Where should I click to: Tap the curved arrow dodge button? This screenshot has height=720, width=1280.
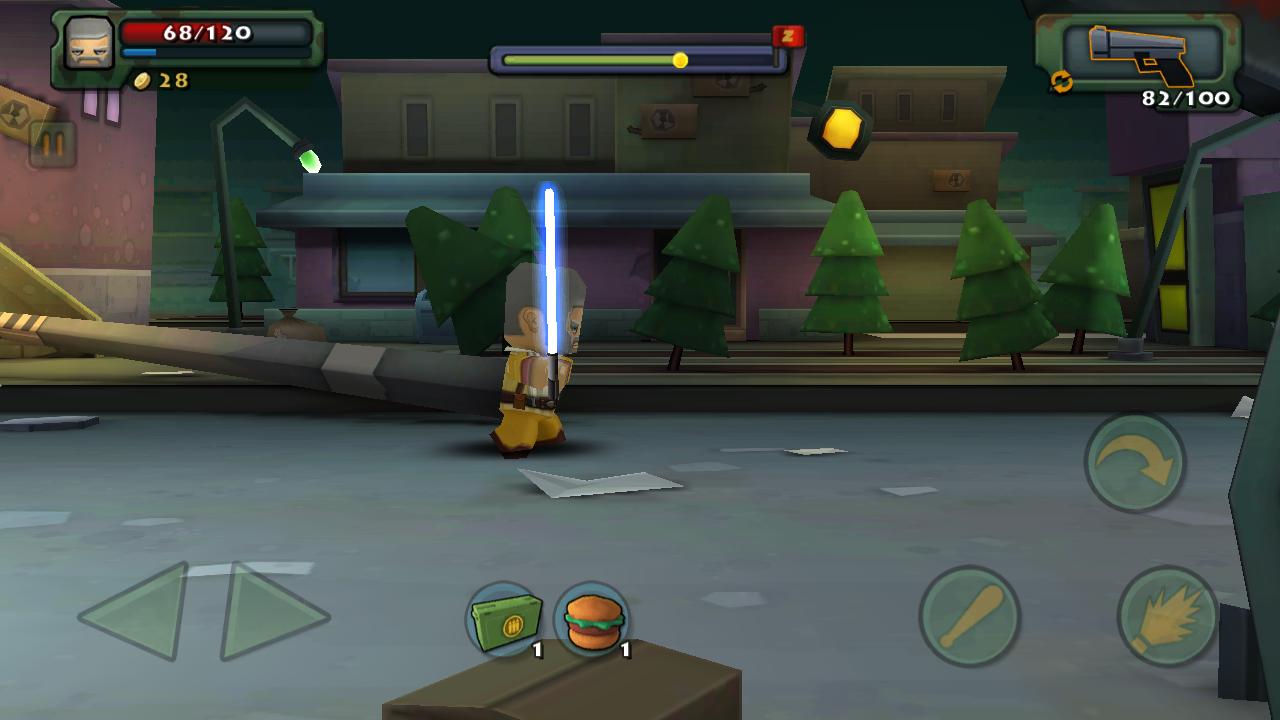[x=1133, y=462]
